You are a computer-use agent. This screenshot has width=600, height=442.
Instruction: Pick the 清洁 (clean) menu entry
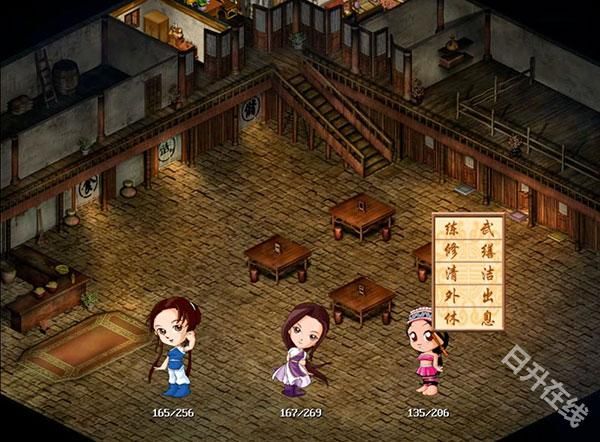coord(468,273)
